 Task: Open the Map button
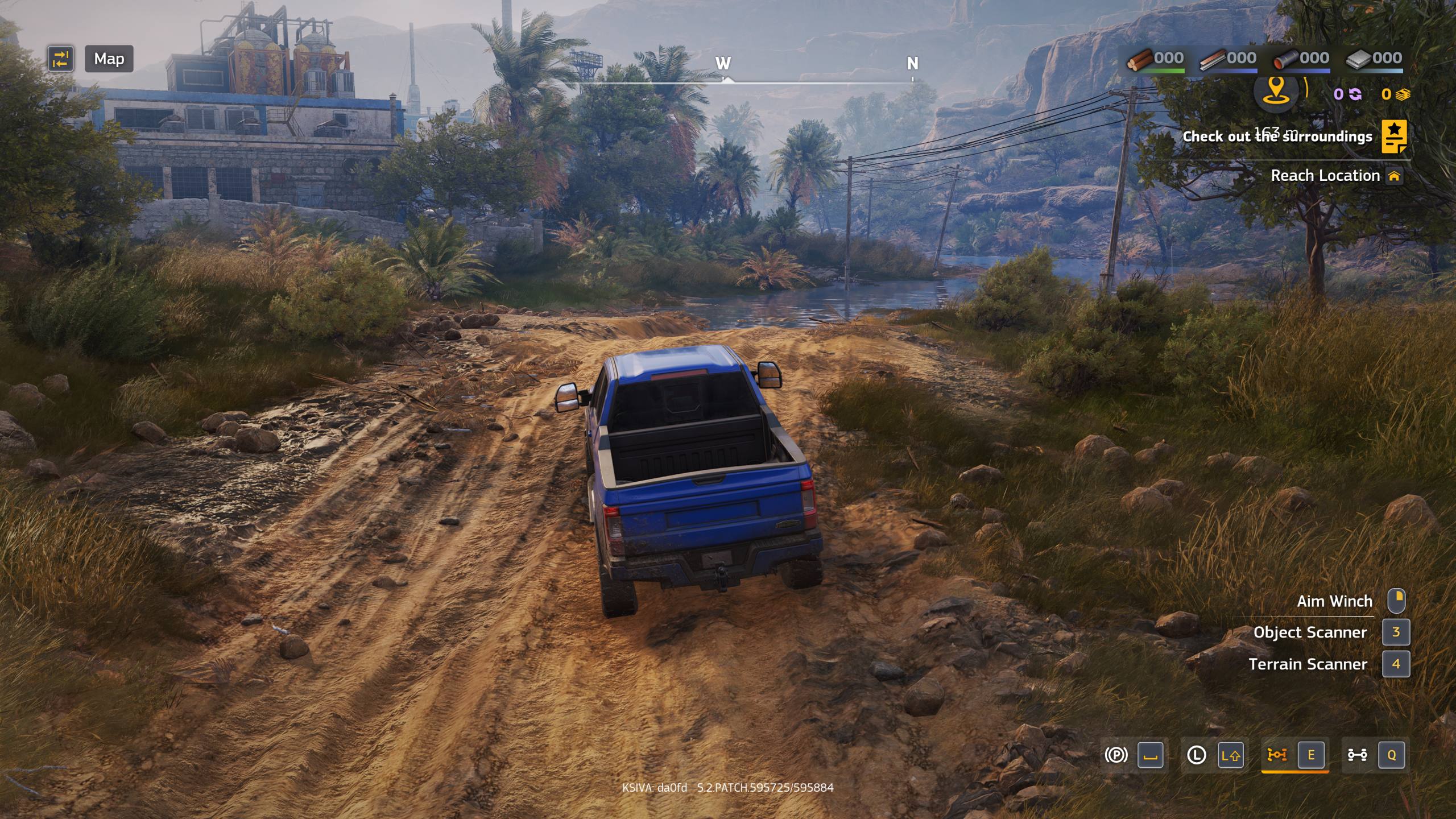point(109,59)
